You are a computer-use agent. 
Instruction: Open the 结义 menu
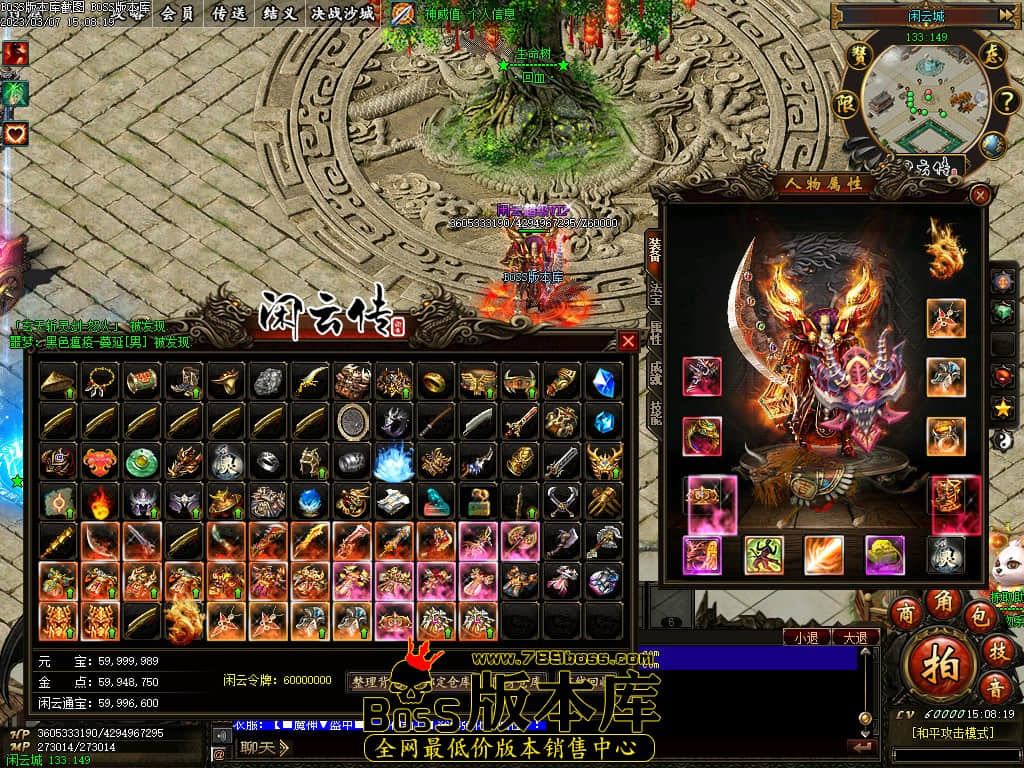[278, 14]
